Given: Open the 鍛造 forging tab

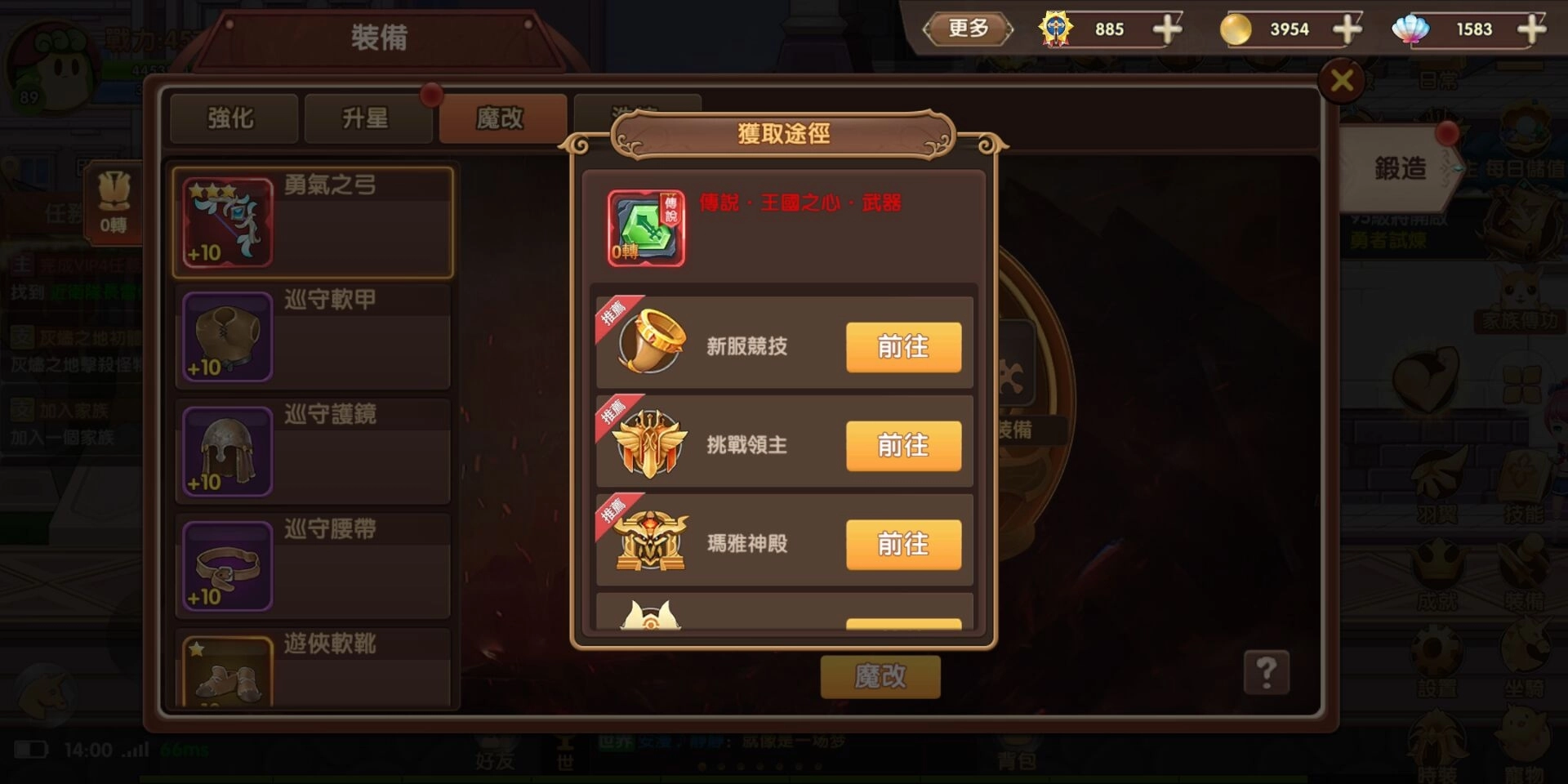Looking at the screenshot, I should tap(1400, 169).
